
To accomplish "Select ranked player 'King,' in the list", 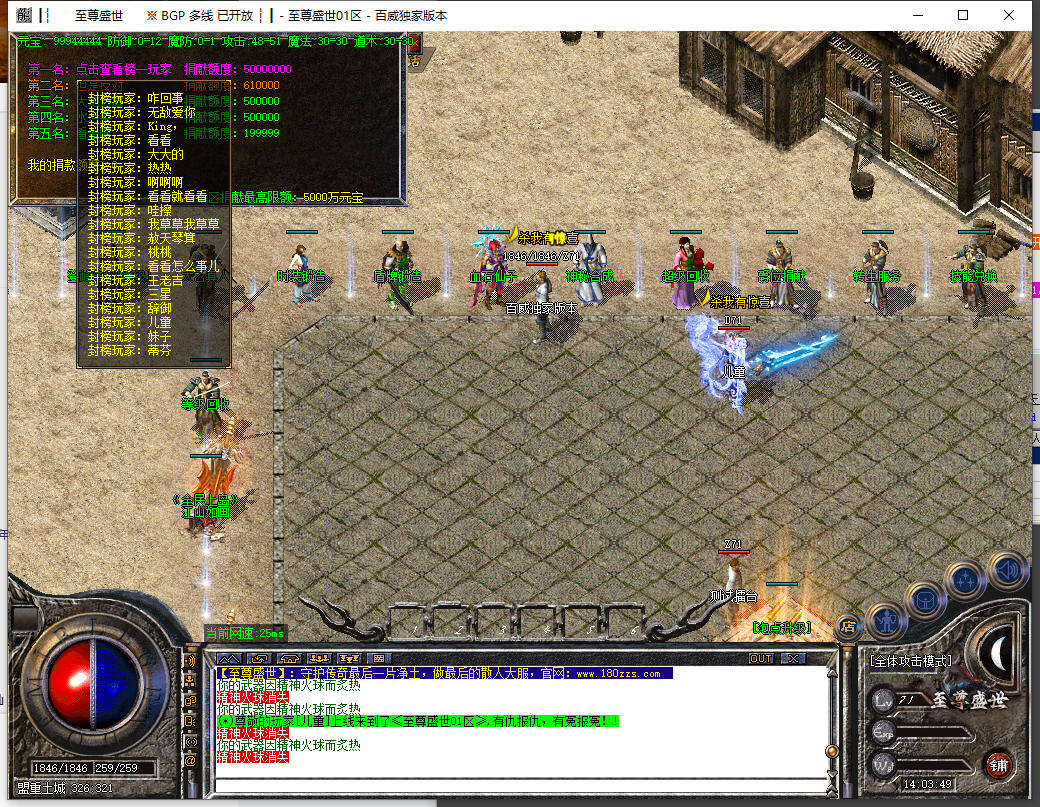I will click(162, 127).
